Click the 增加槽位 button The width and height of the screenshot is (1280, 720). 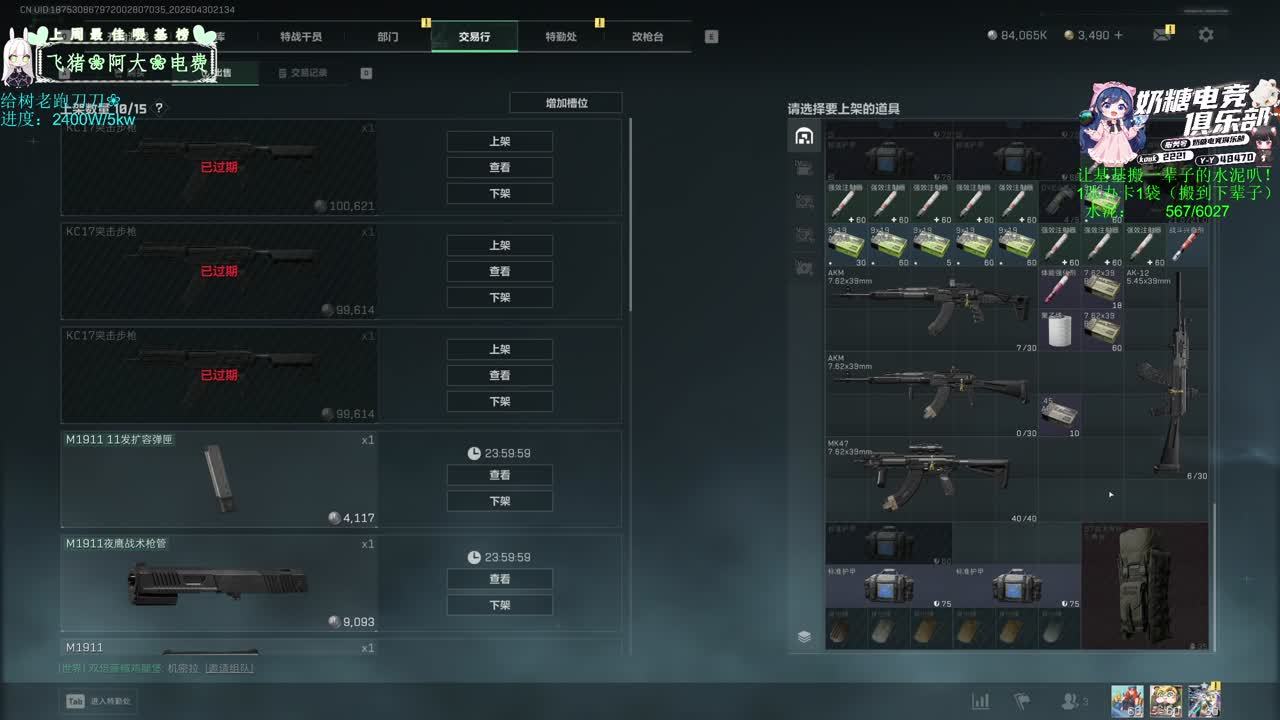click(566, 103)
